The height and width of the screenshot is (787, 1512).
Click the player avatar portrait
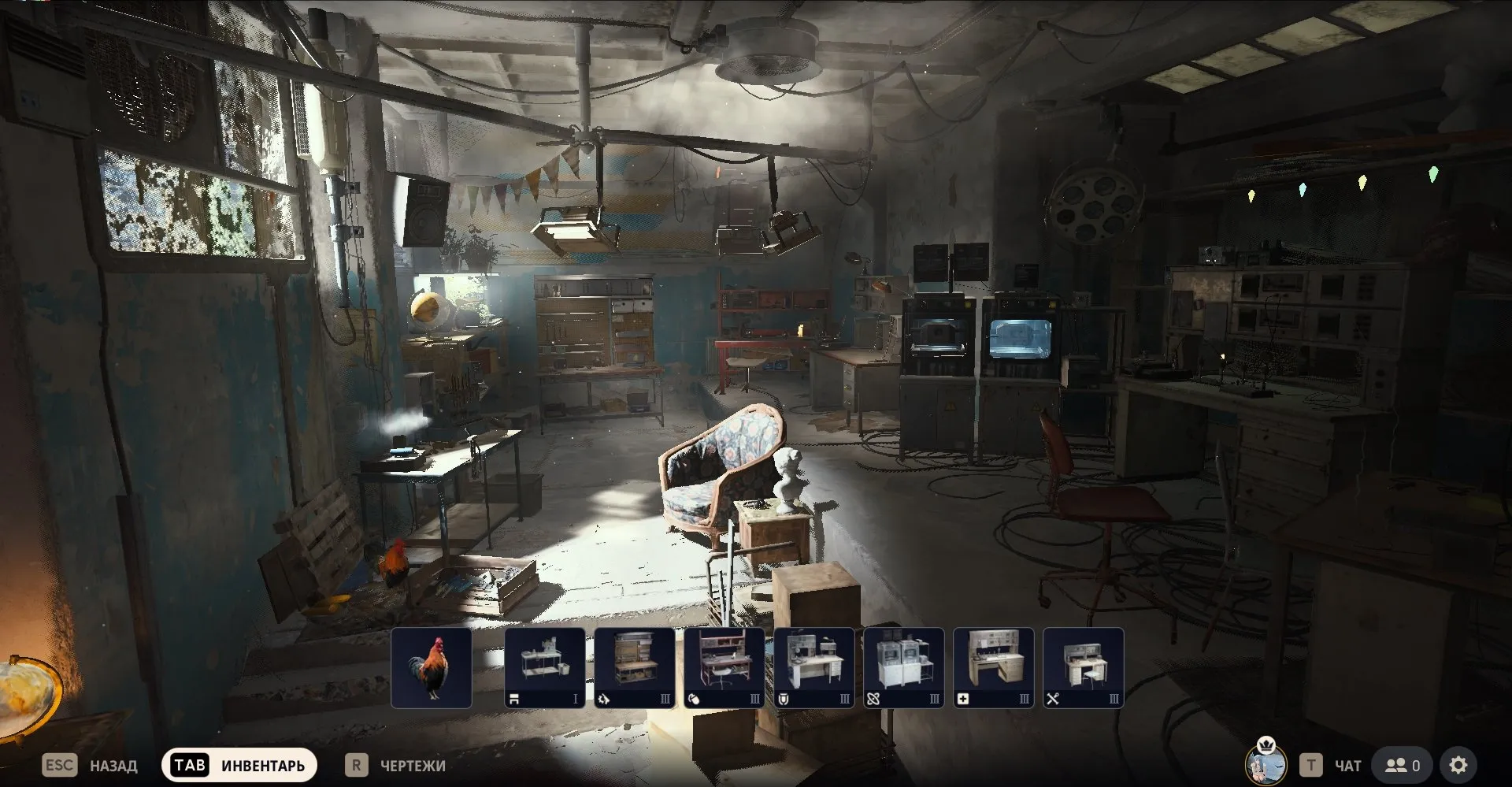[x=1266, y=762]
